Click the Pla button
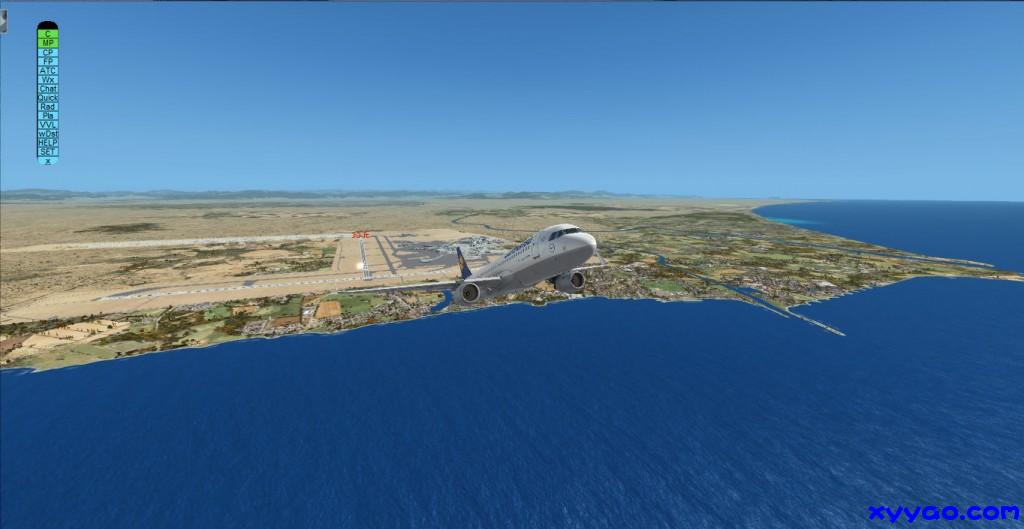This screenshot has width=1024, height=529. [47, 115]
